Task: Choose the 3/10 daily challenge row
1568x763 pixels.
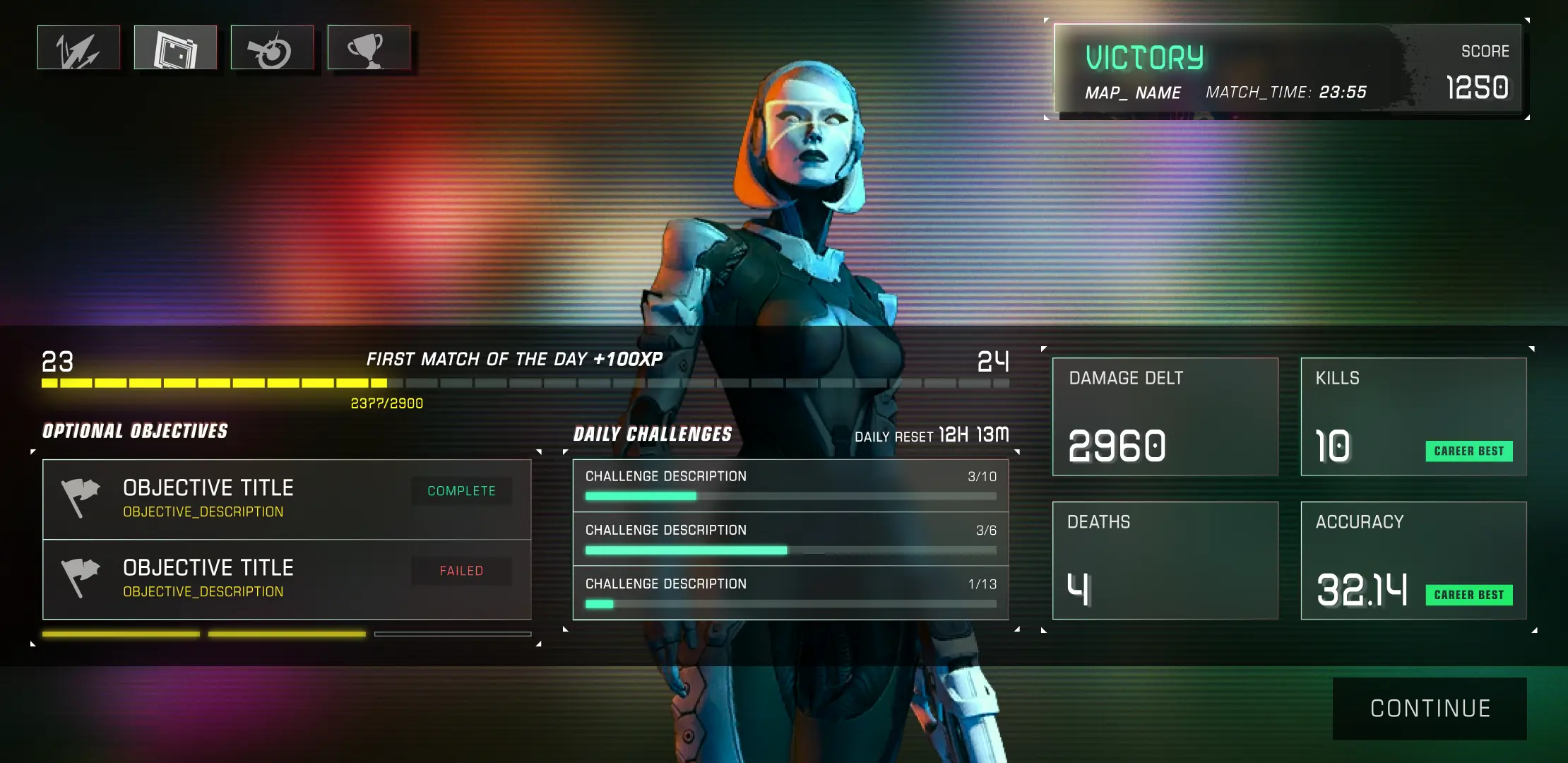Action: coord(790,485)
